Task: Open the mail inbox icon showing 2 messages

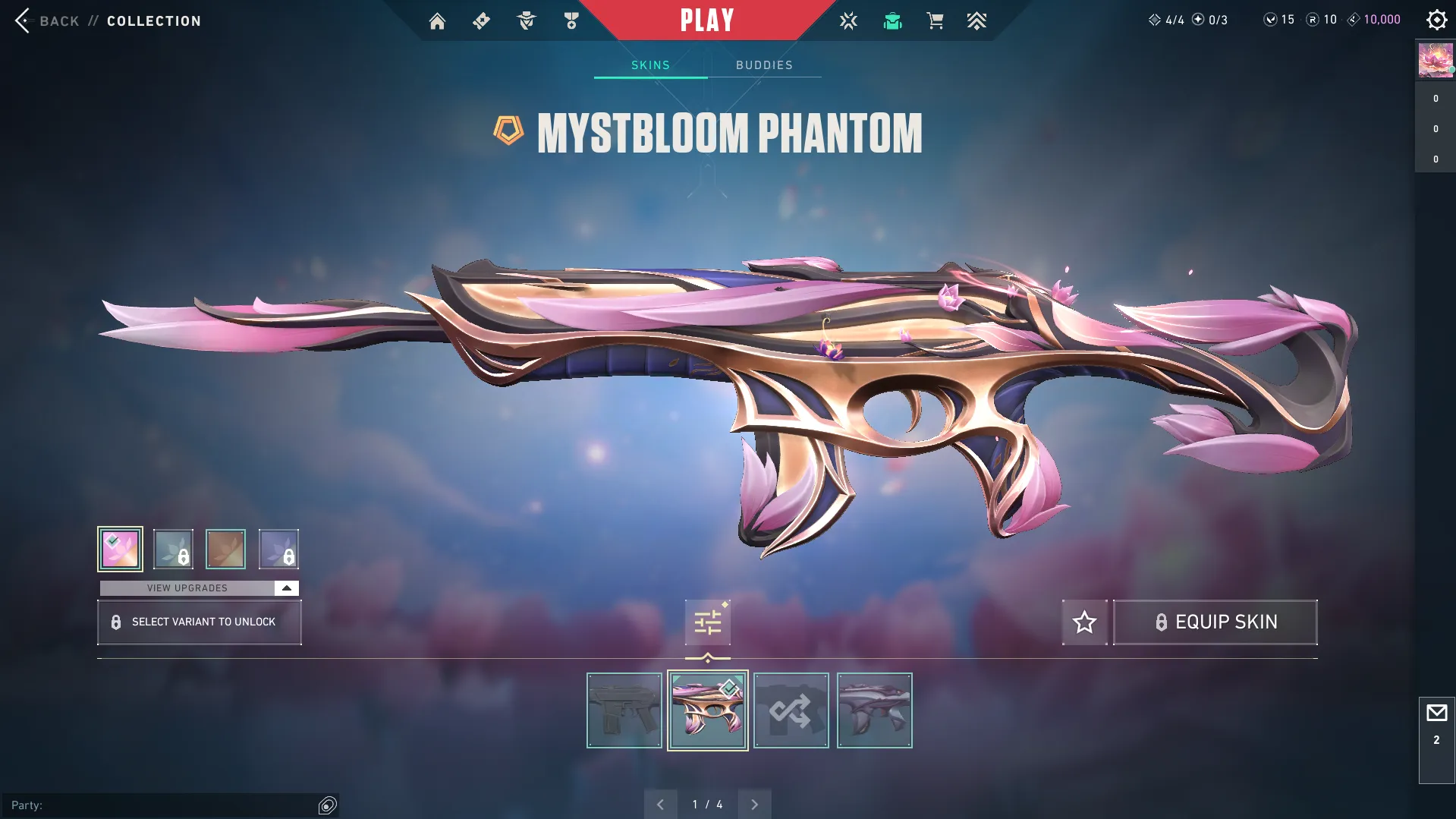Action: tap(1438, 713)
